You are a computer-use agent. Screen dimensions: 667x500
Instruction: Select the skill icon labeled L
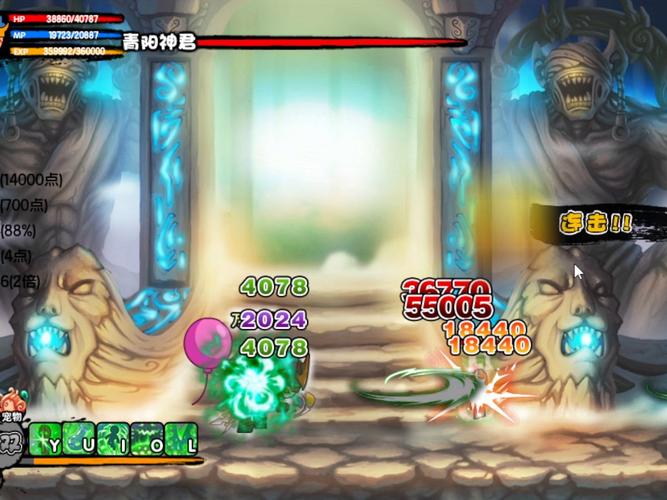(181, 438)
